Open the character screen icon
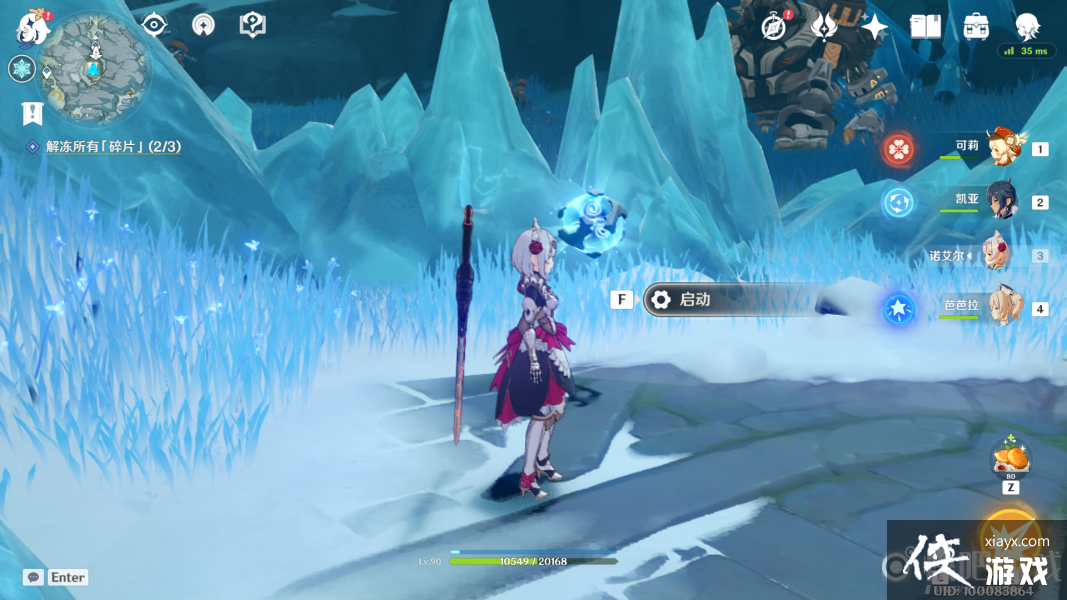Viewport: 1067px width, 600px height. coord(1027,27)
